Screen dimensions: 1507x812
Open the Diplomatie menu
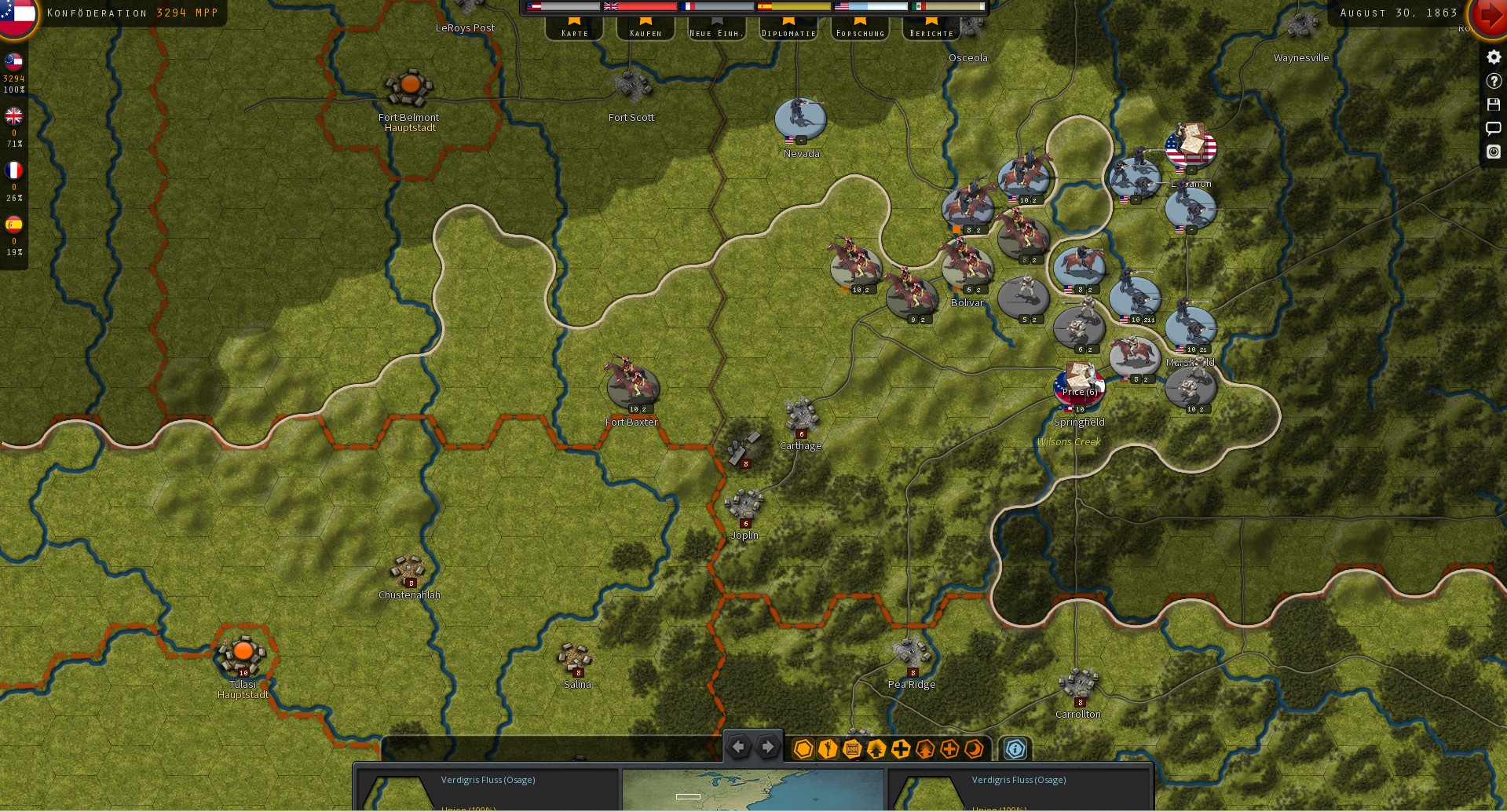click(x=788, y=33)
